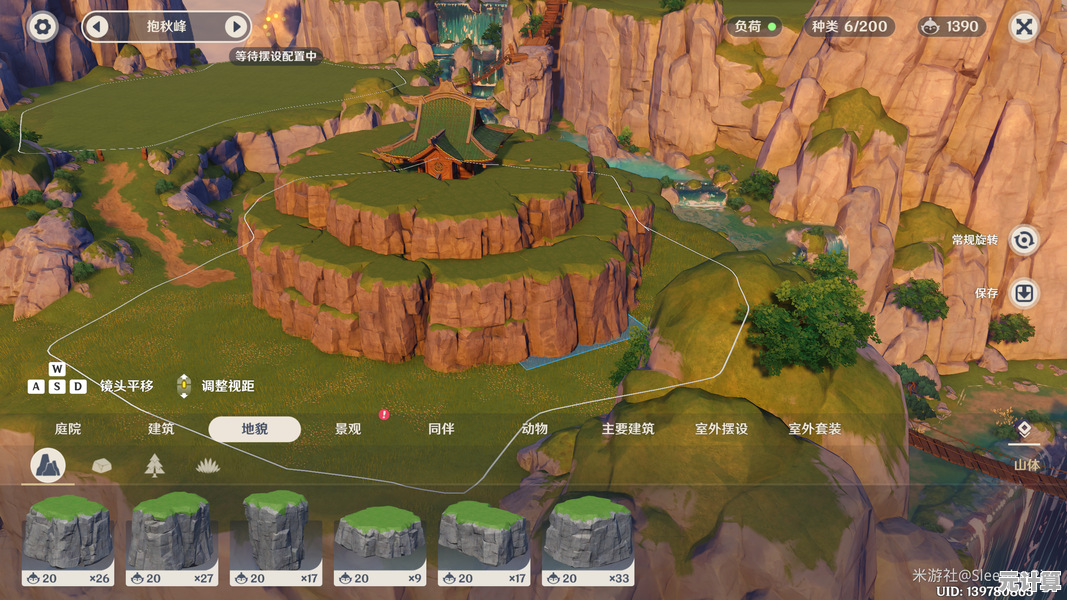Open the 景观 tab

click(348, 429)
